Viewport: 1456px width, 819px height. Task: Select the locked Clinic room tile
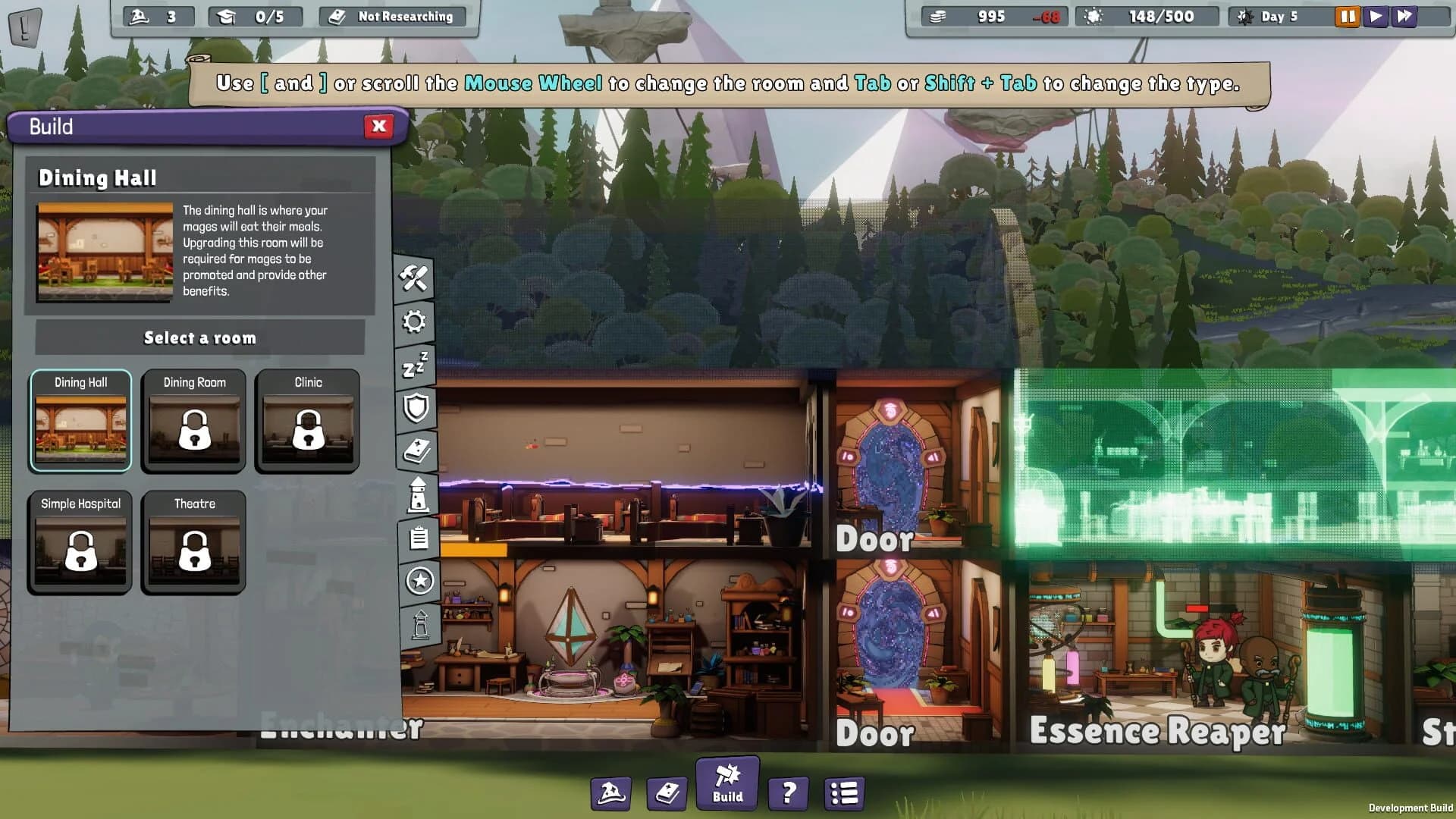click(308, 421)
